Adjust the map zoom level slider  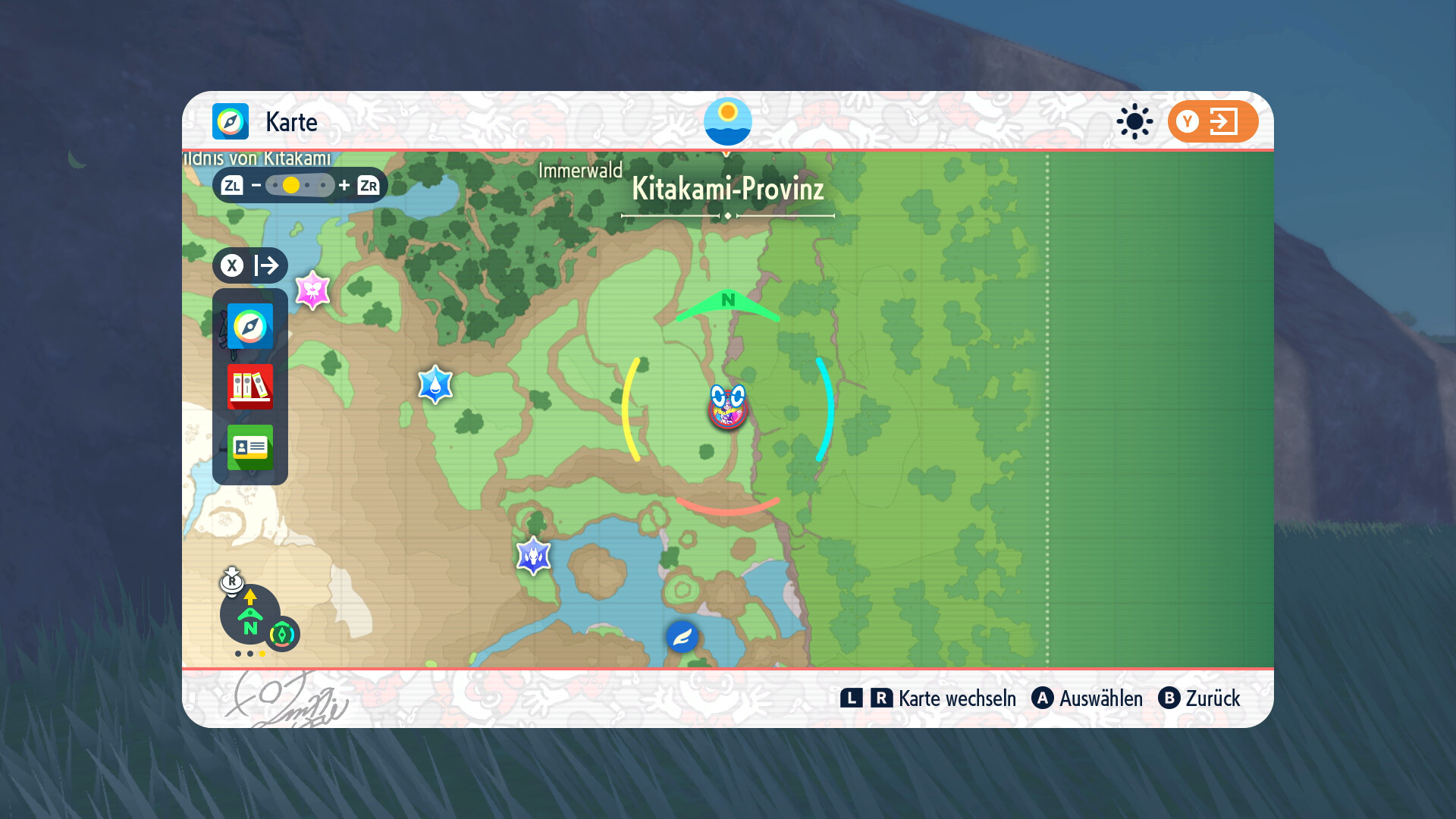300,185
